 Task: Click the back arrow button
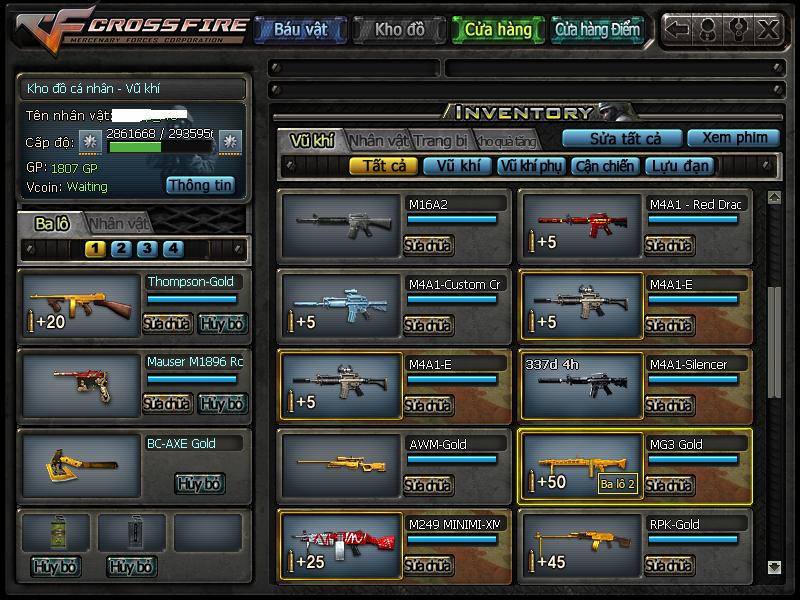tap(679, 30)
